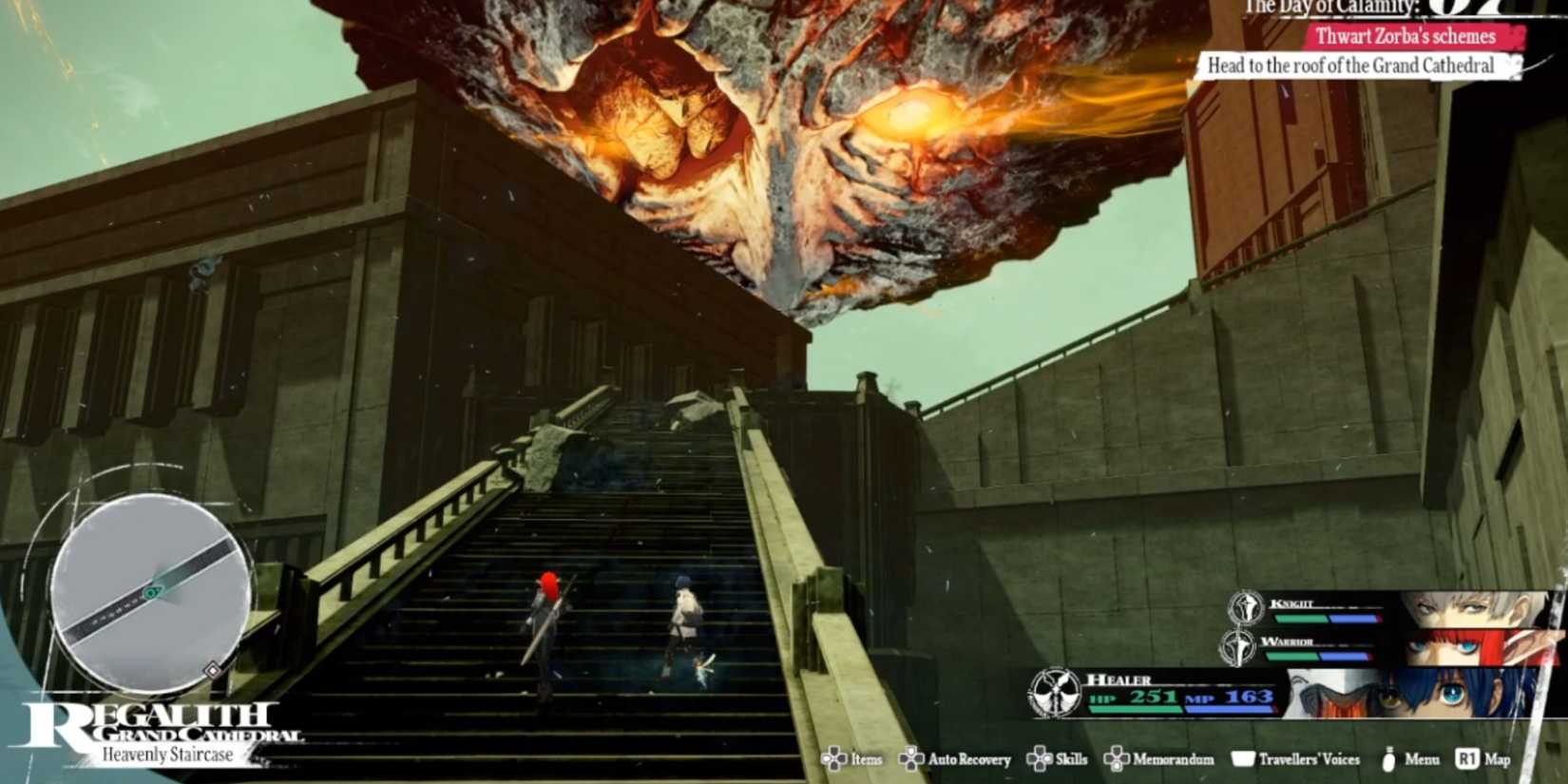This screenshot has width=1568, height=784.
Task: Open the Menu option
Action: (1406, 759)
